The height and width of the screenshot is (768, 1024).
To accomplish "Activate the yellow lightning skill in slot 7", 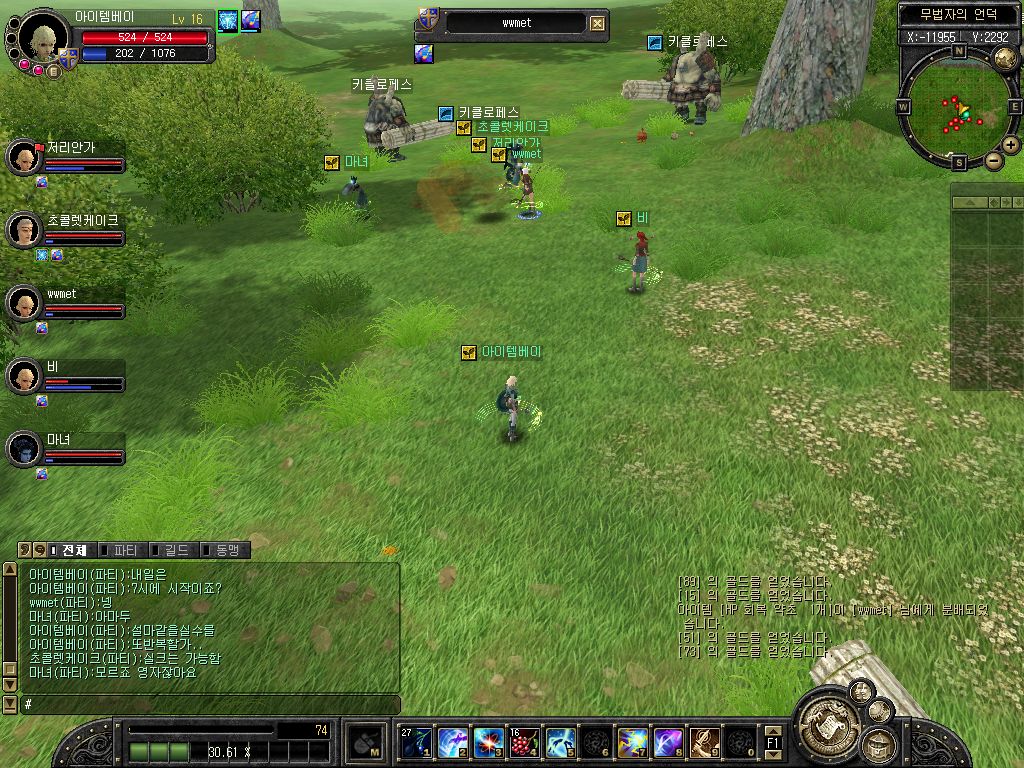I will coord(632,742).
